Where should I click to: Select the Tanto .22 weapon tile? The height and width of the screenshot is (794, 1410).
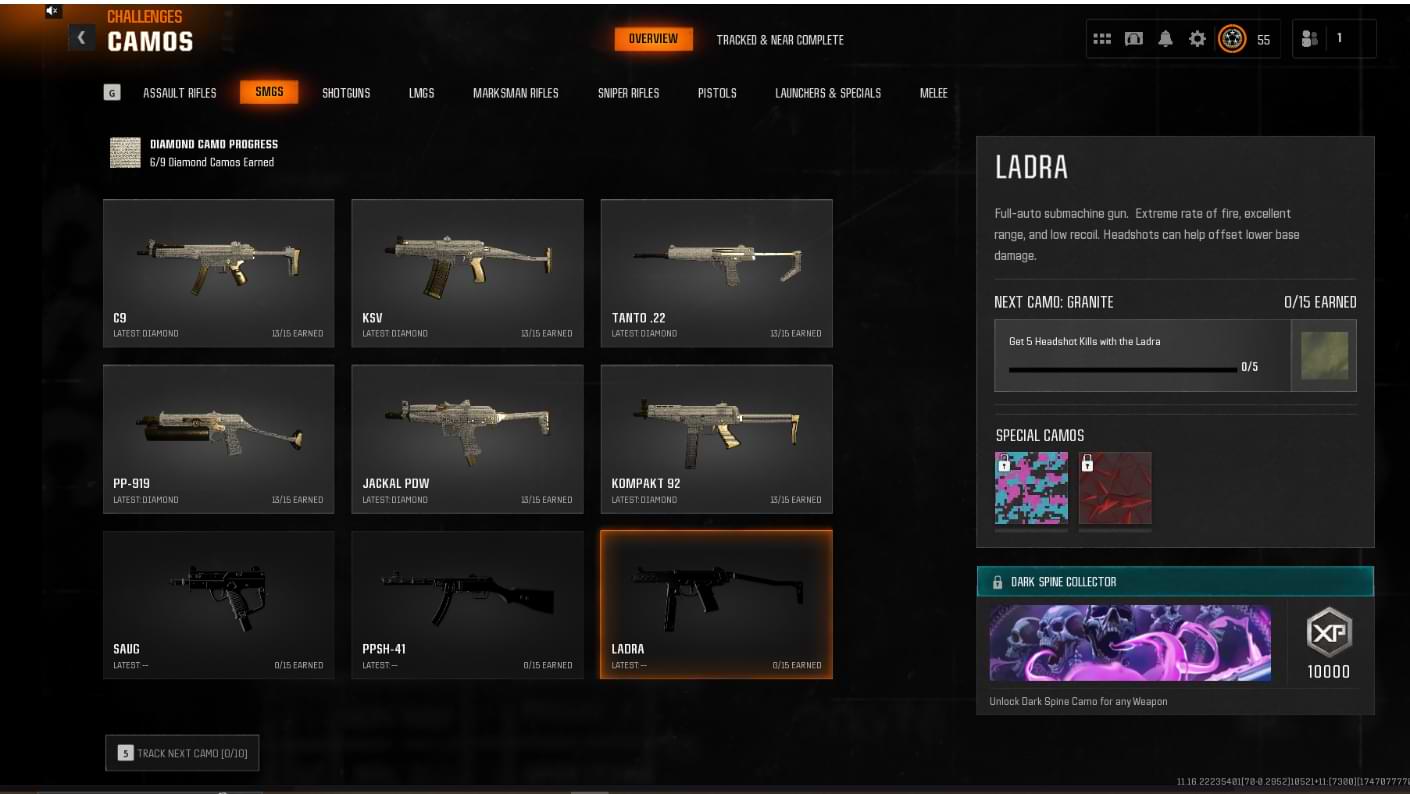716,273
